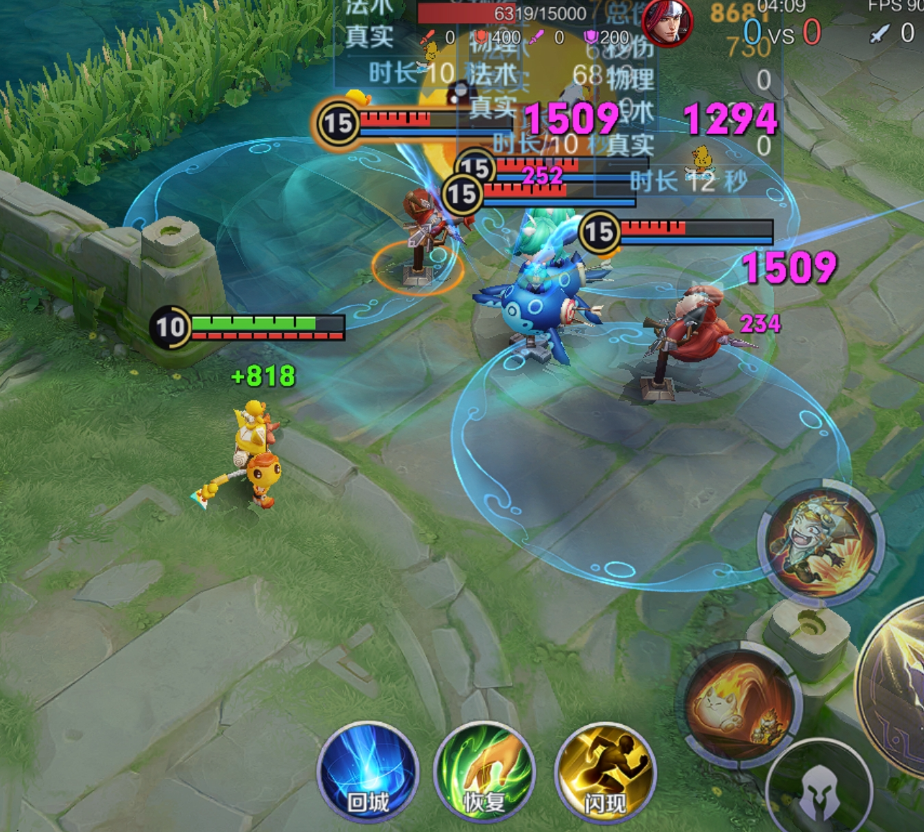This screenshot has width=924, height=832.
Task: Activate the flaming cat skill
Action: (740, 703)
